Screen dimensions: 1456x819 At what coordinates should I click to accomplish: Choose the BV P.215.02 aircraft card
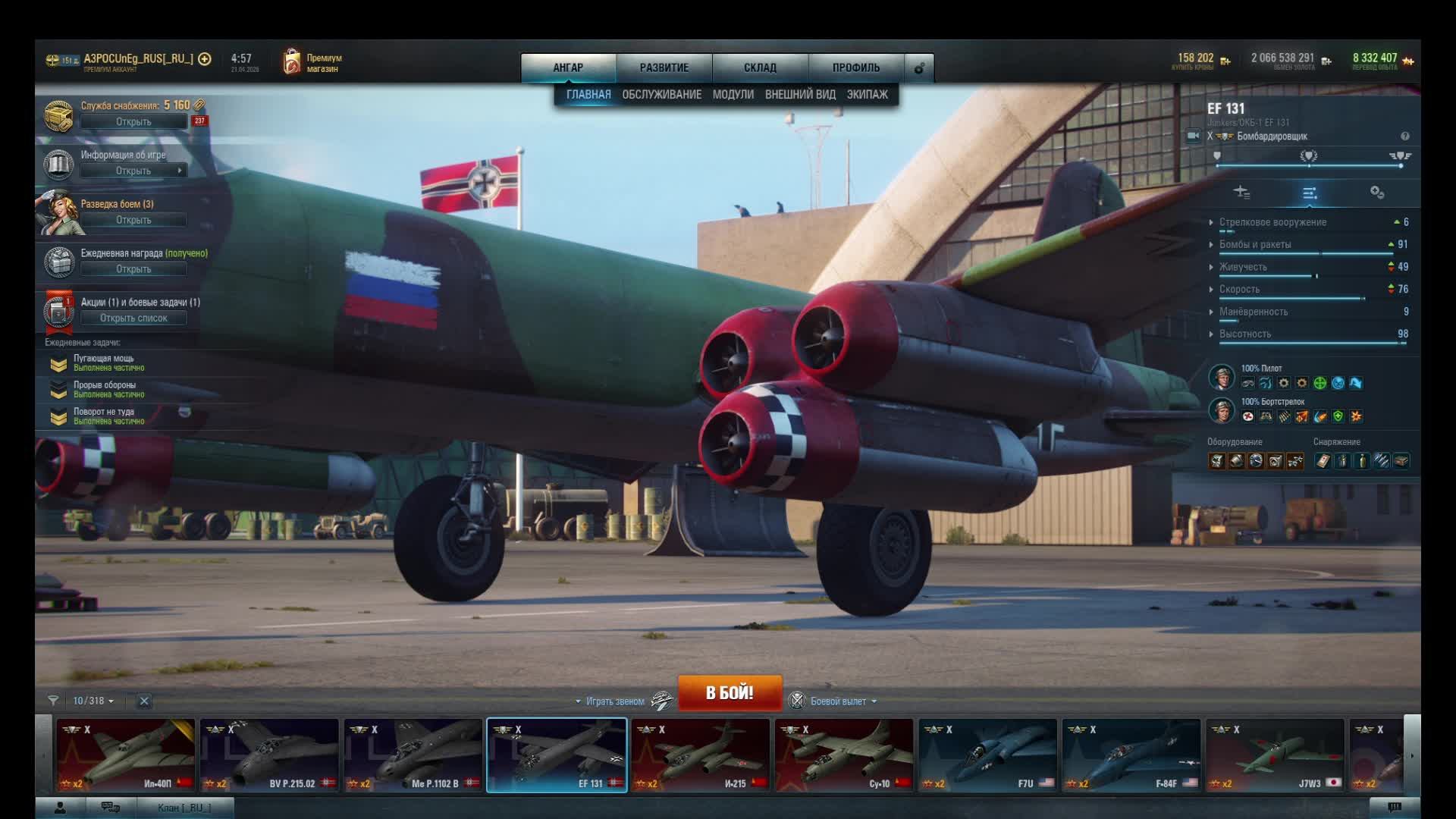tap(269, 755)
